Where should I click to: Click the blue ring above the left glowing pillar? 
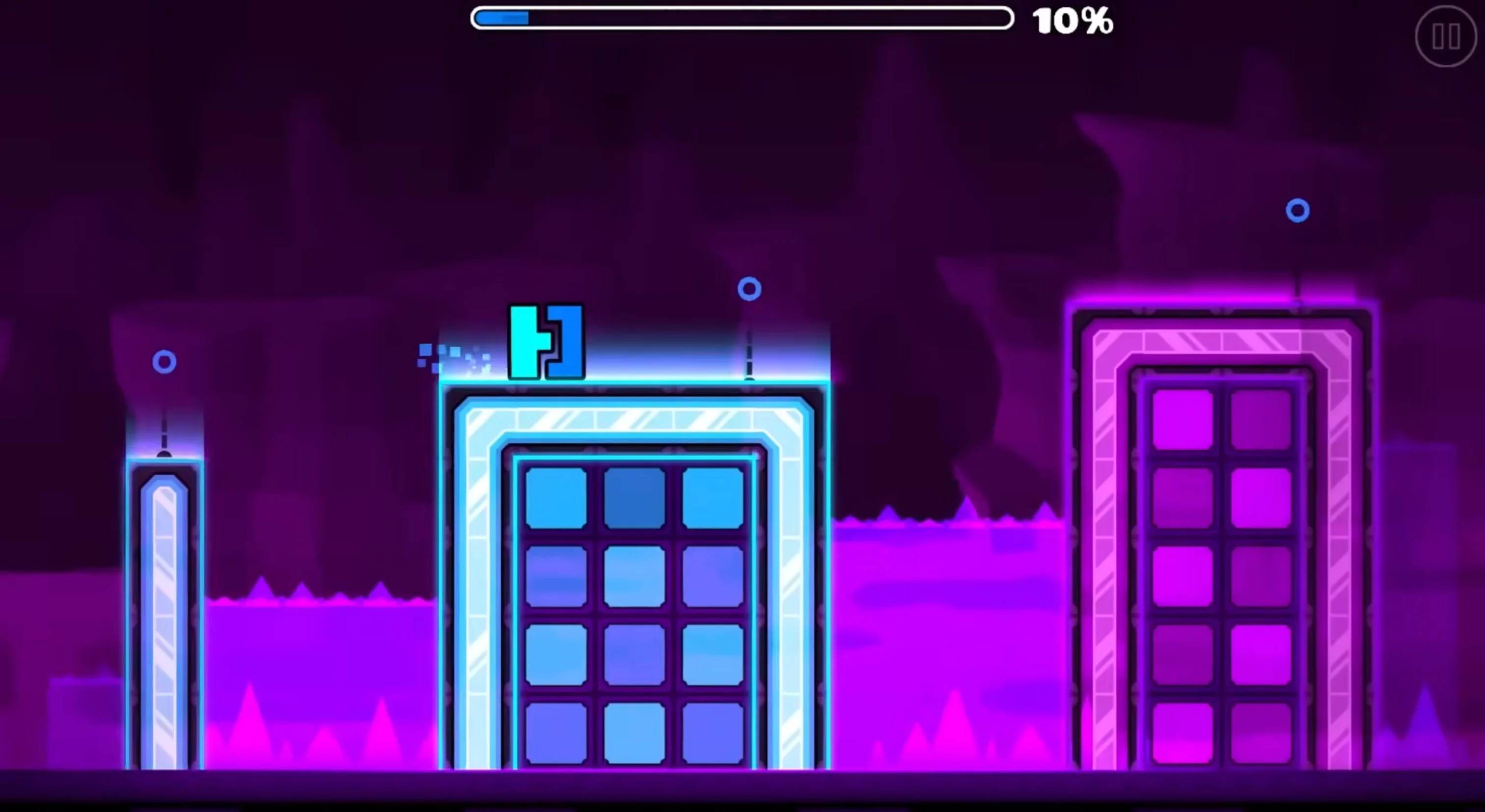click(165, 362)
